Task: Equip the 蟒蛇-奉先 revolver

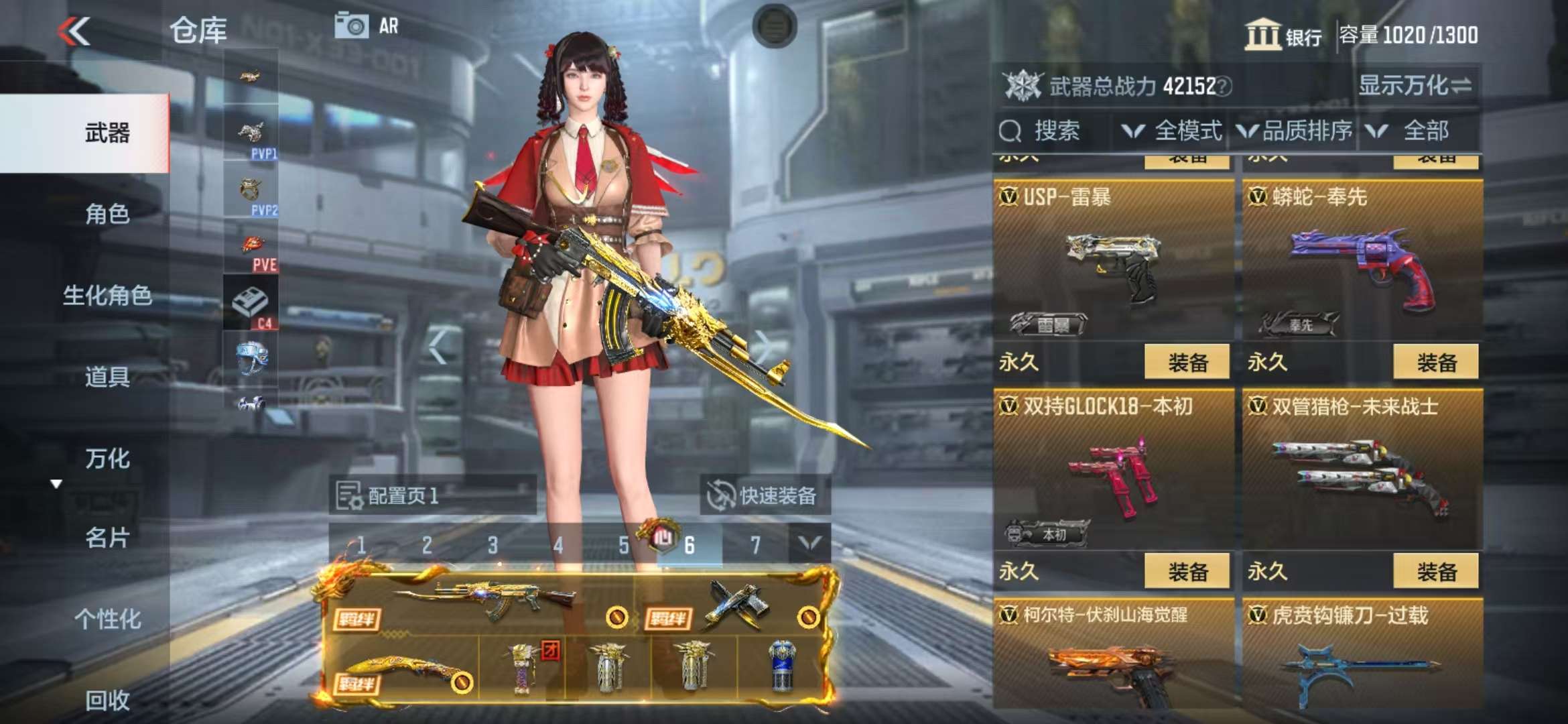Action: click(x=1436, y=363)
